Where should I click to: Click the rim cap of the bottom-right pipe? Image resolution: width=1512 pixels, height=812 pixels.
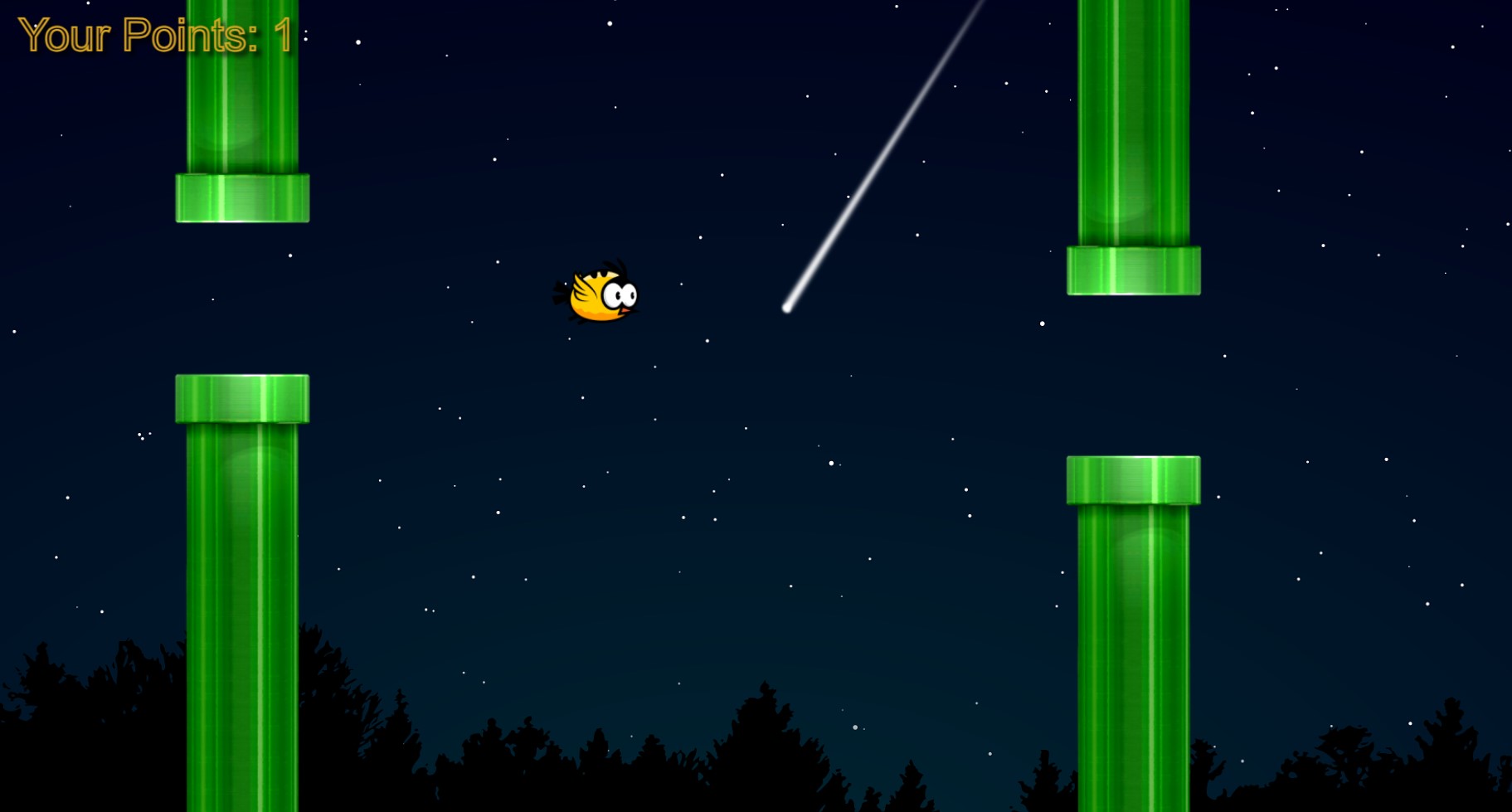(x=1134, y=479)
